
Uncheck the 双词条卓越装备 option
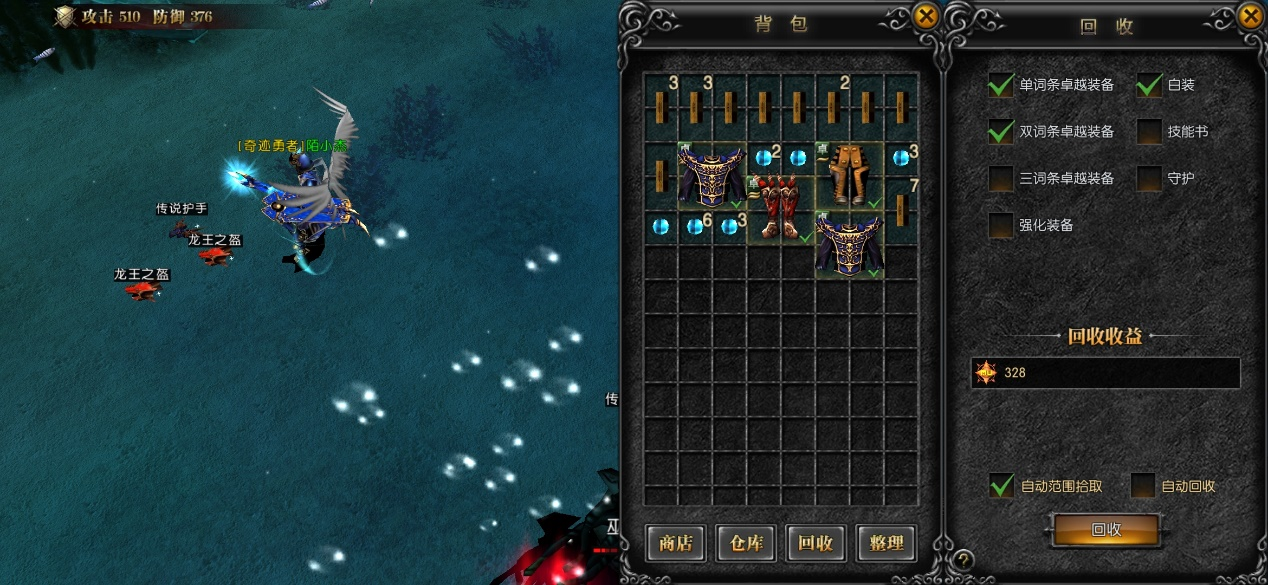[x=1001, y=131]
